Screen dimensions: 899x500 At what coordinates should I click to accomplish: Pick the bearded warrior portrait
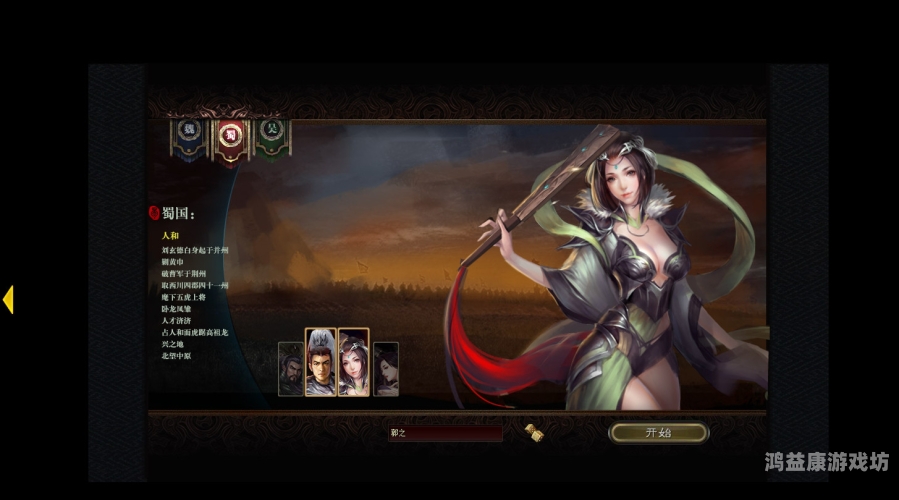point(290,369)
